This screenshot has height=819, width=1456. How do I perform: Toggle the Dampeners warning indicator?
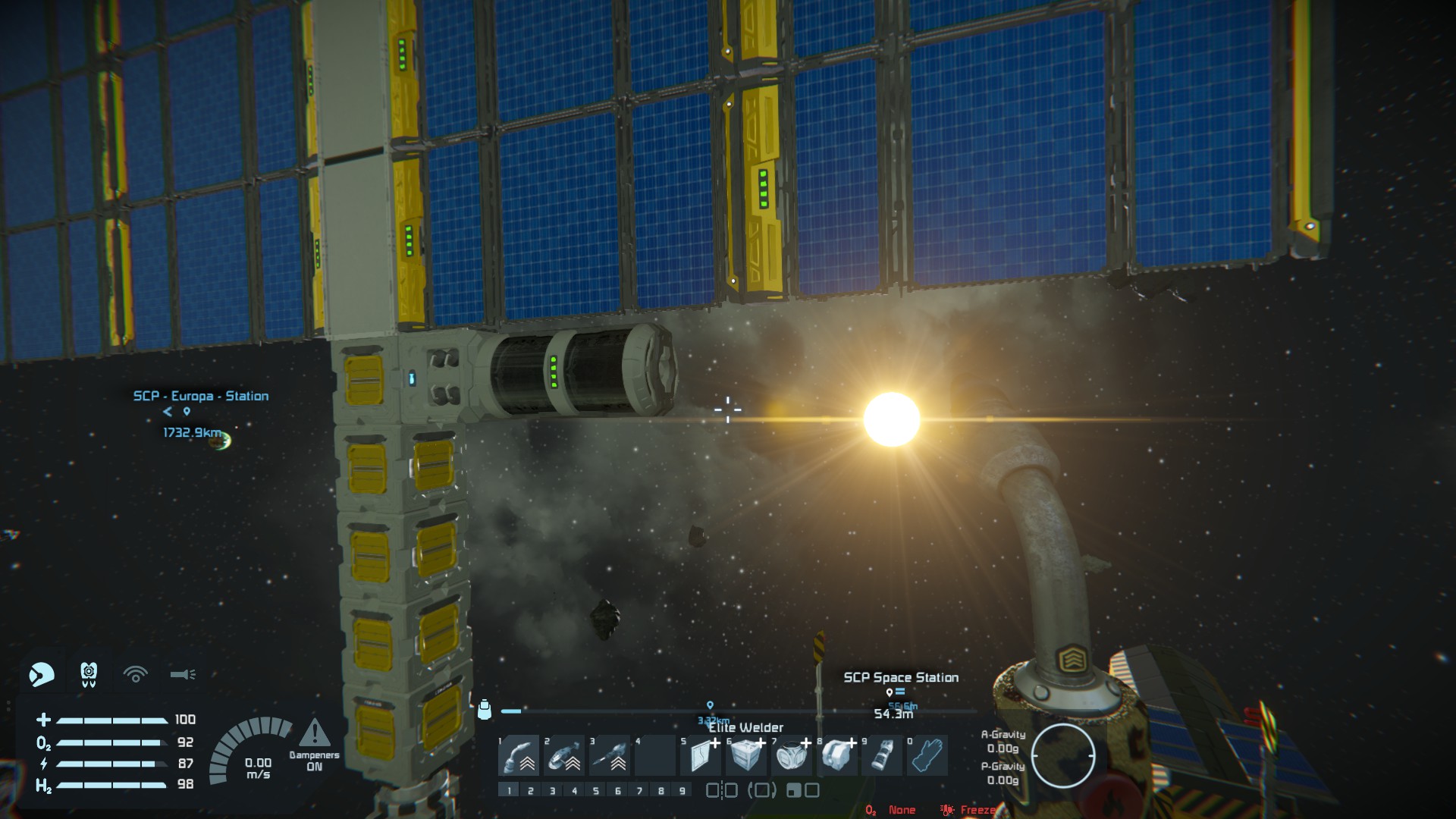point(314,734)
